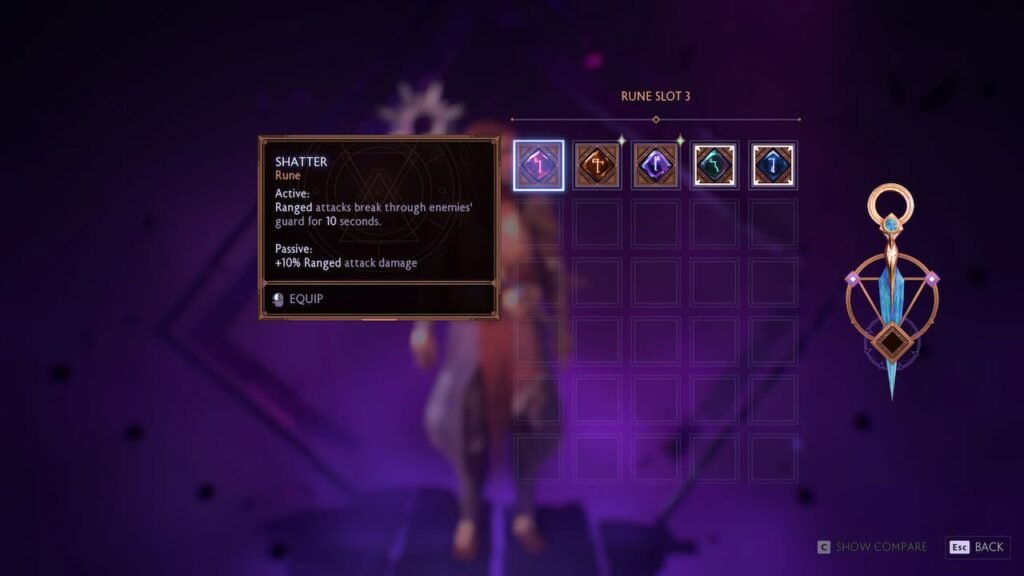Select the purple rune
The height and width of the screenshot is (576, 1024).
pyautogui.click(x=656, y=165)
